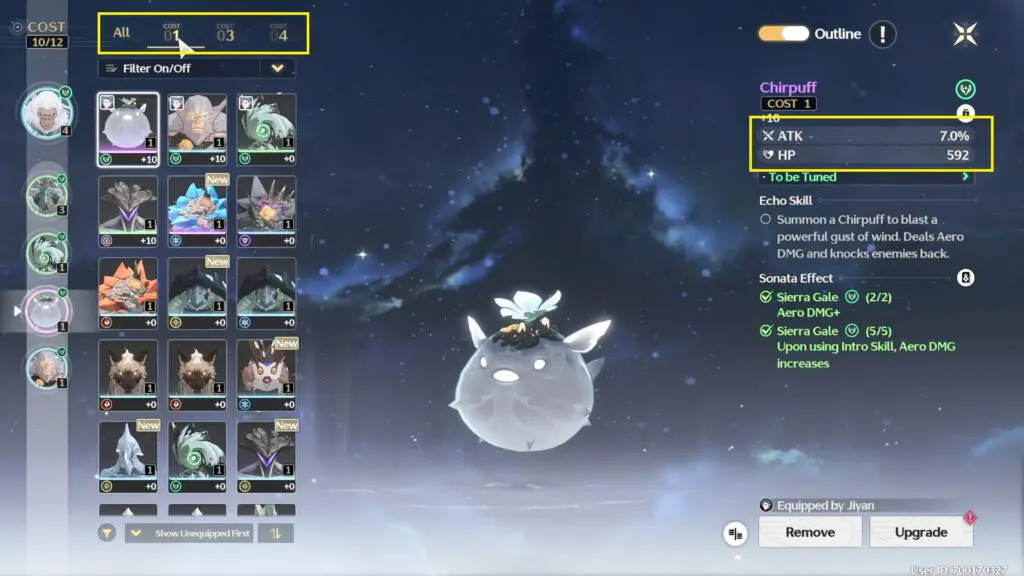Toggle the Outline switch
This screenshot has height=576, width=1024.
pos(783,34)
